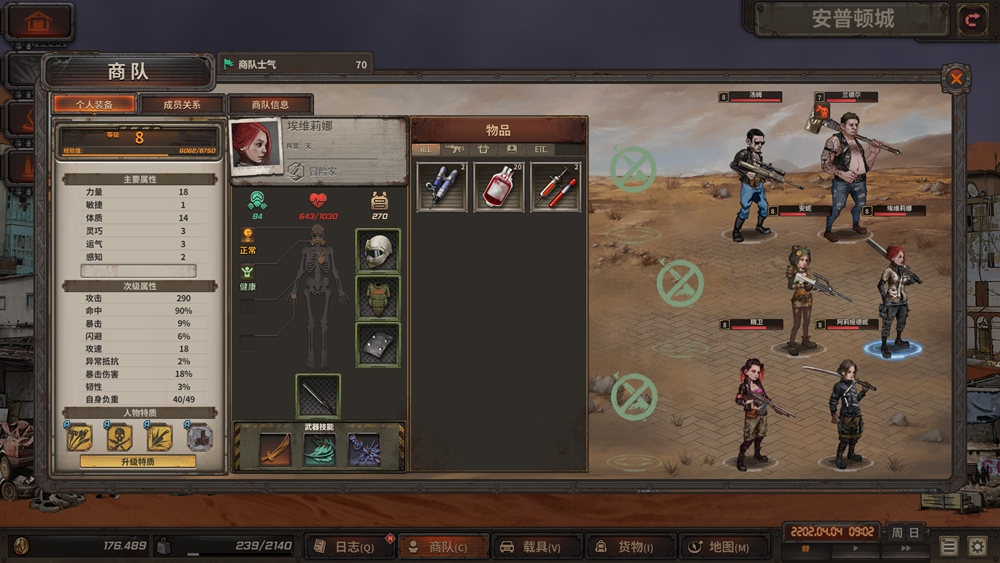Open the 地图 map

(x=722, y=547)
